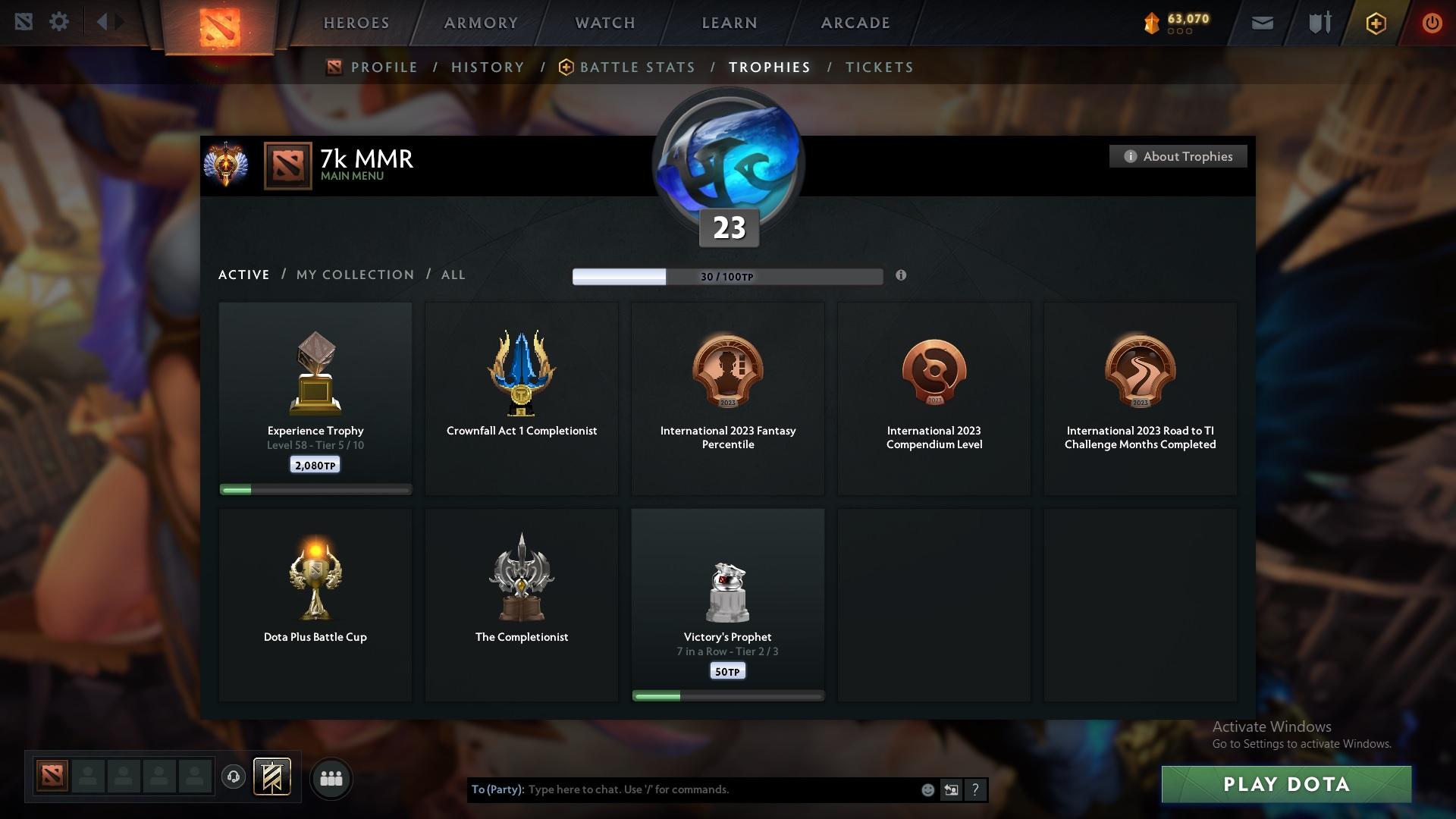Screen dimensions: 1456x819
Task: Open the Dota 2 mail inbox icon
Action: click(1261, 21)
